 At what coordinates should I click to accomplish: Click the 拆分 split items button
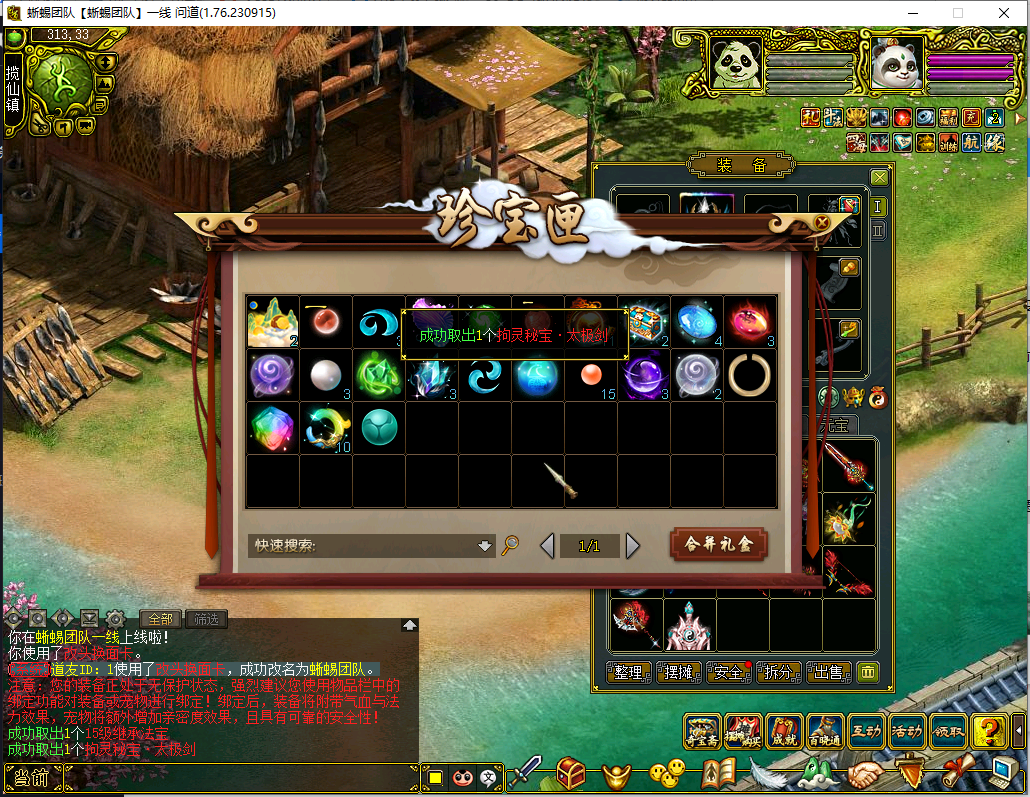(x=778, y=673)
